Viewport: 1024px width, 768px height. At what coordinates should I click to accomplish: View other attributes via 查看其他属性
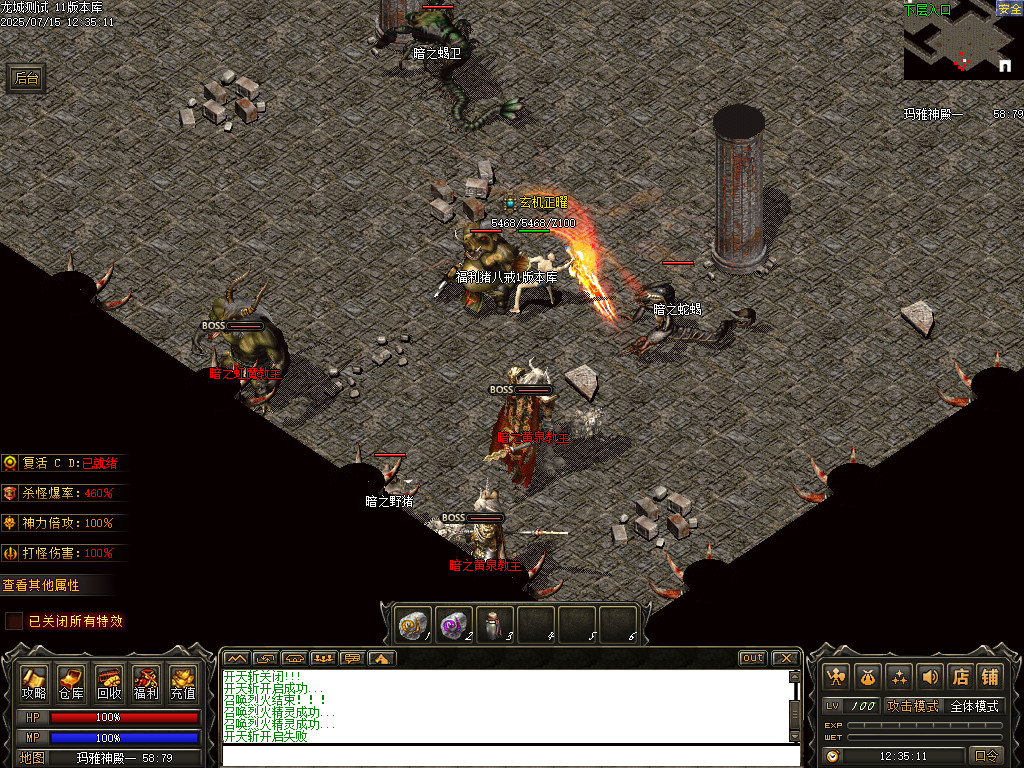click(x=42, y=585)
